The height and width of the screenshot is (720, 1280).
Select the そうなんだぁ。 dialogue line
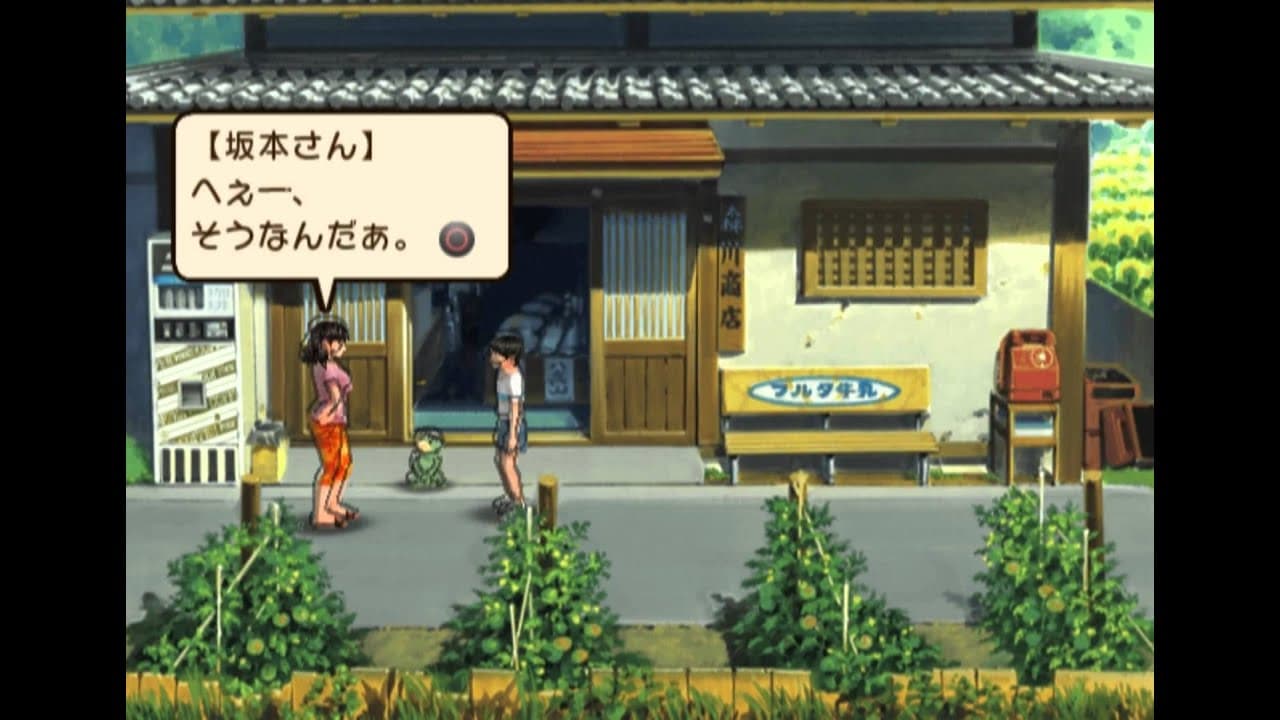300,233
